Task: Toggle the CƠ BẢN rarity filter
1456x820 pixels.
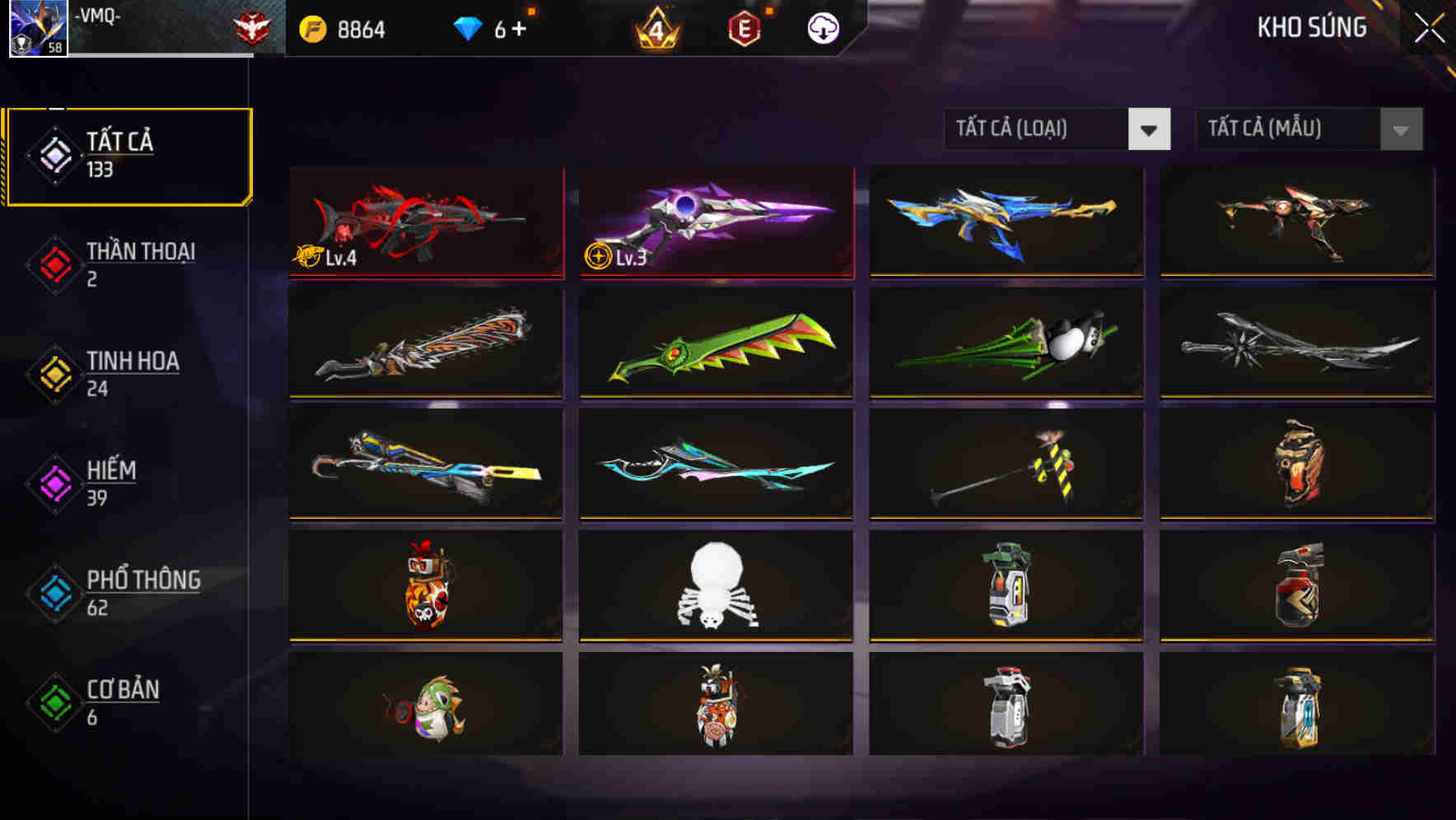Action: click(x=54, y=702)
